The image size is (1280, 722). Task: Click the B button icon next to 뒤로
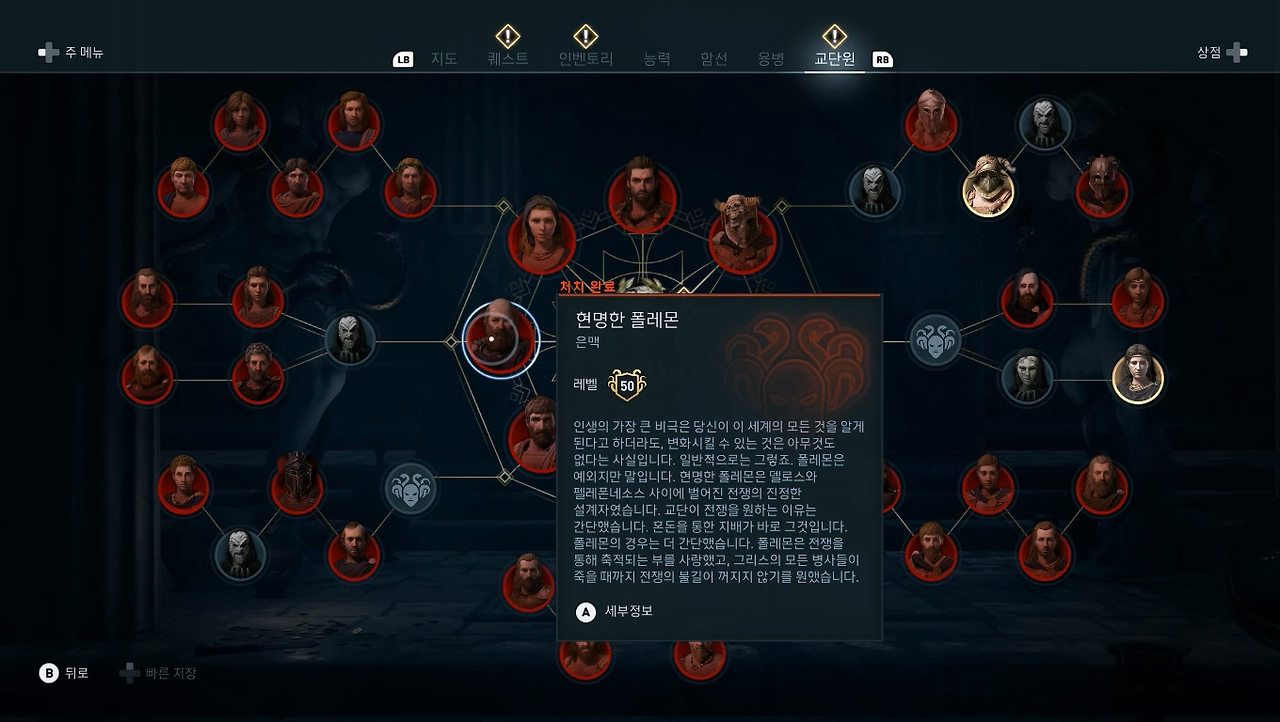(x=47, y=673)
